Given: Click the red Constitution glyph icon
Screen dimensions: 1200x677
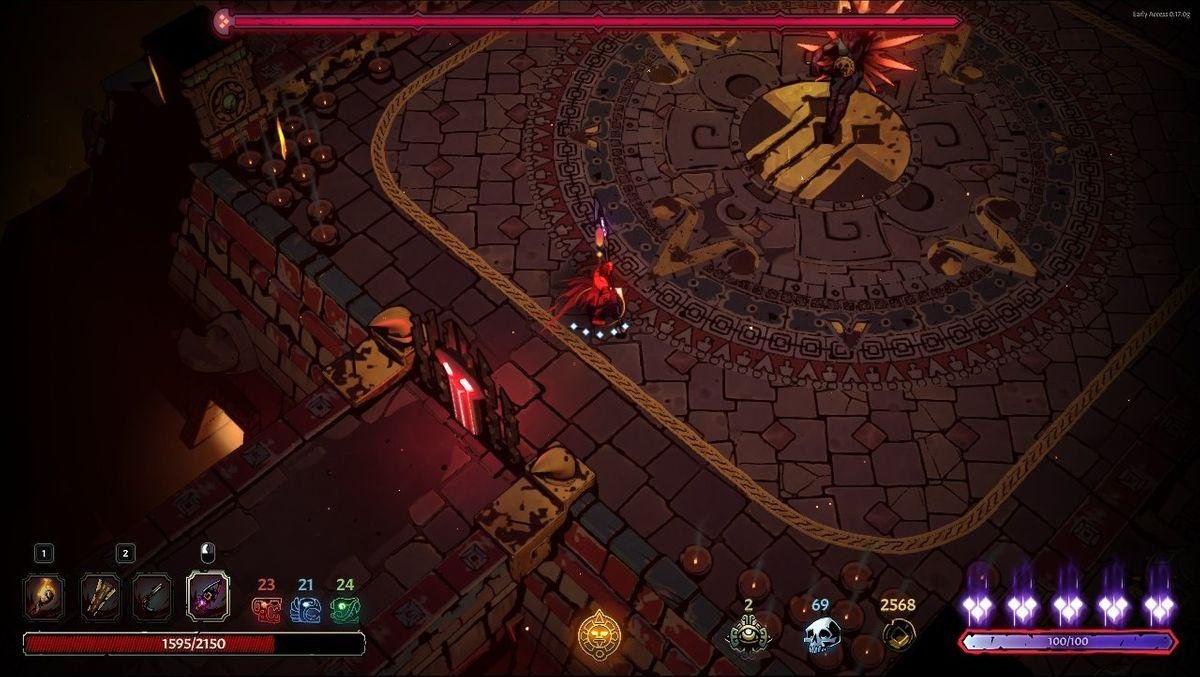Looking at the screenshot, I should pyautogui.click(x=266, y=609).
